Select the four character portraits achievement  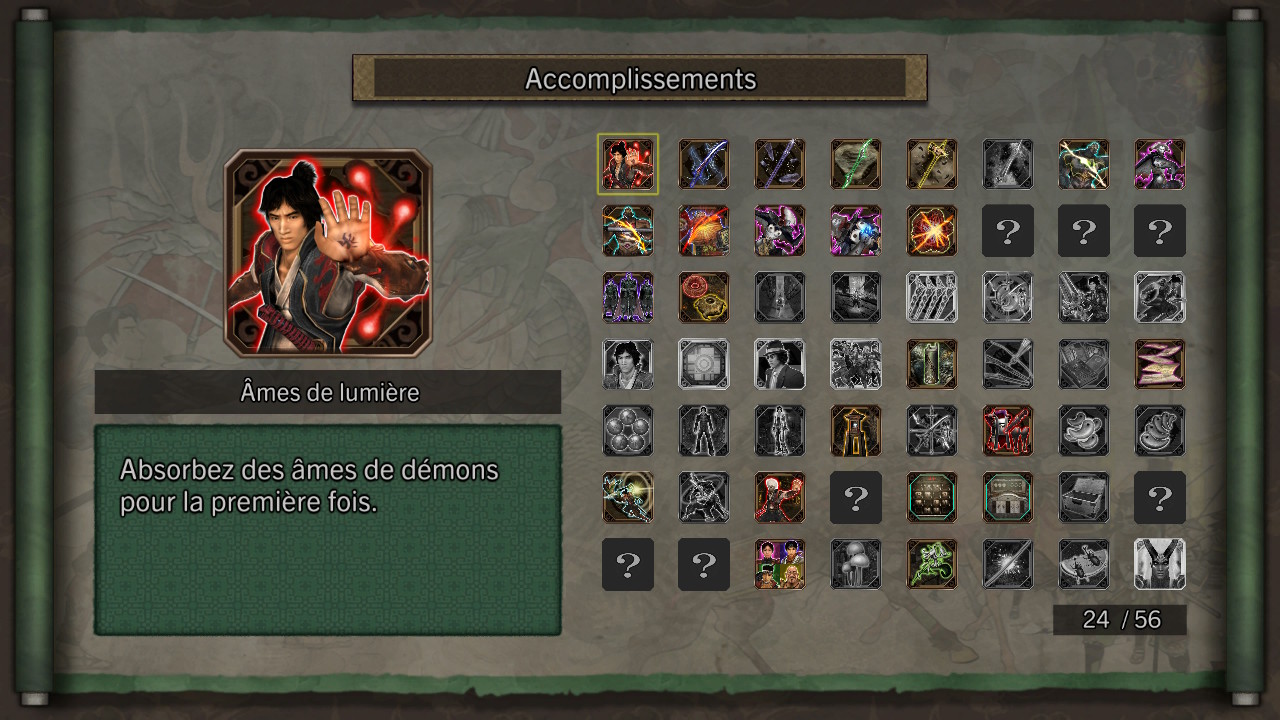click(780, 564)
